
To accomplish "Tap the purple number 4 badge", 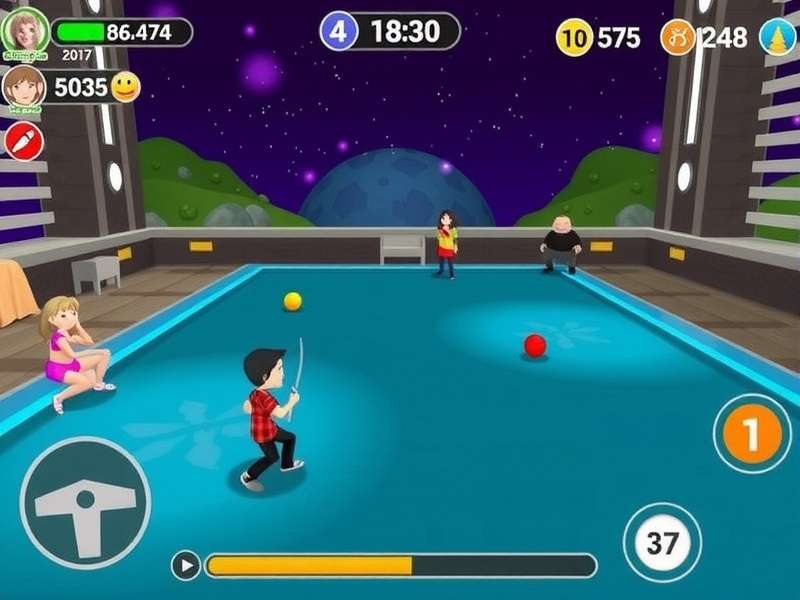I will coord(338,31).
